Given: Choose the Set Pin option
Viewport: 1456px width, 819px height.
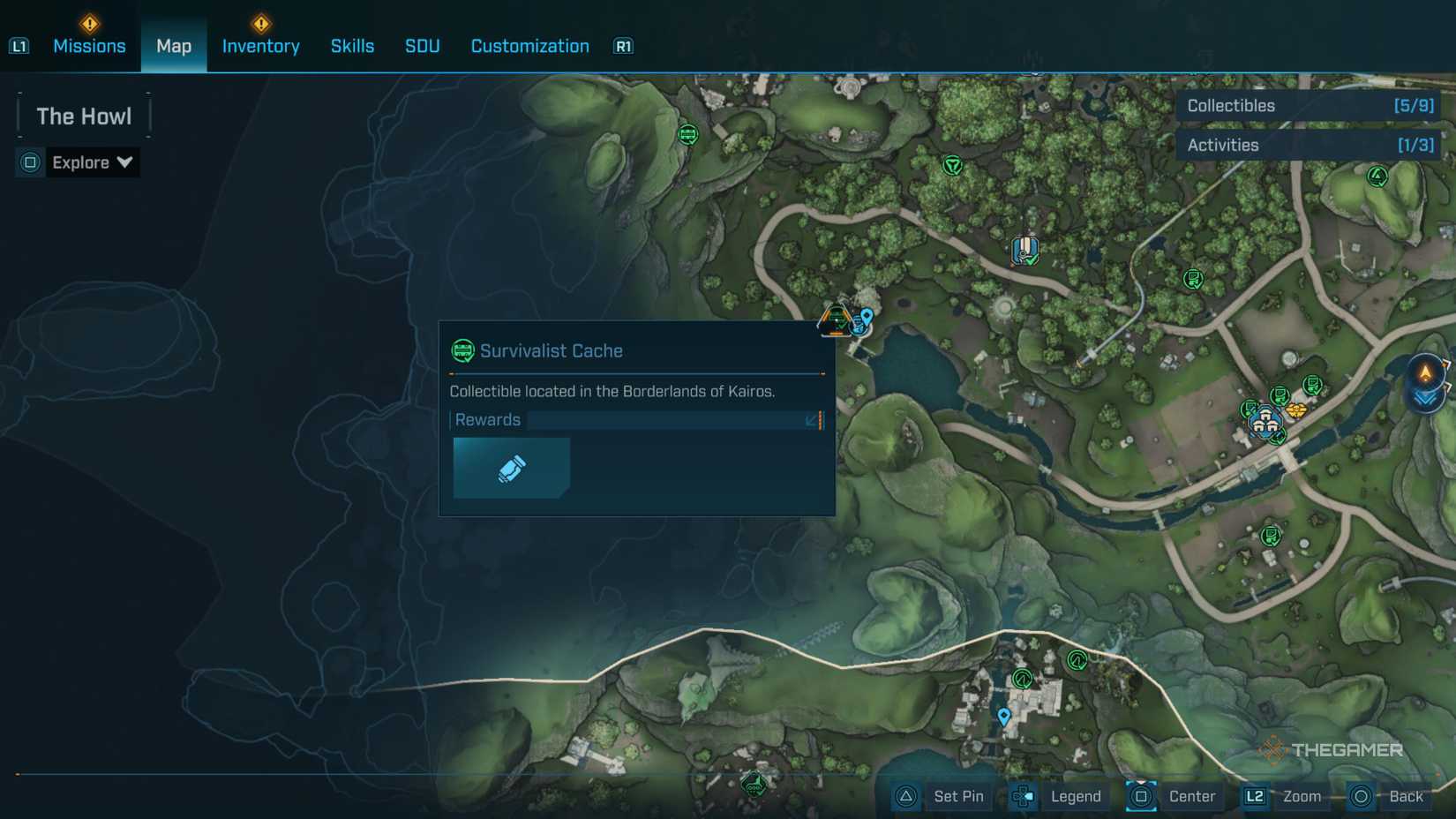Looking at the screenshot, I should point(942,797).
